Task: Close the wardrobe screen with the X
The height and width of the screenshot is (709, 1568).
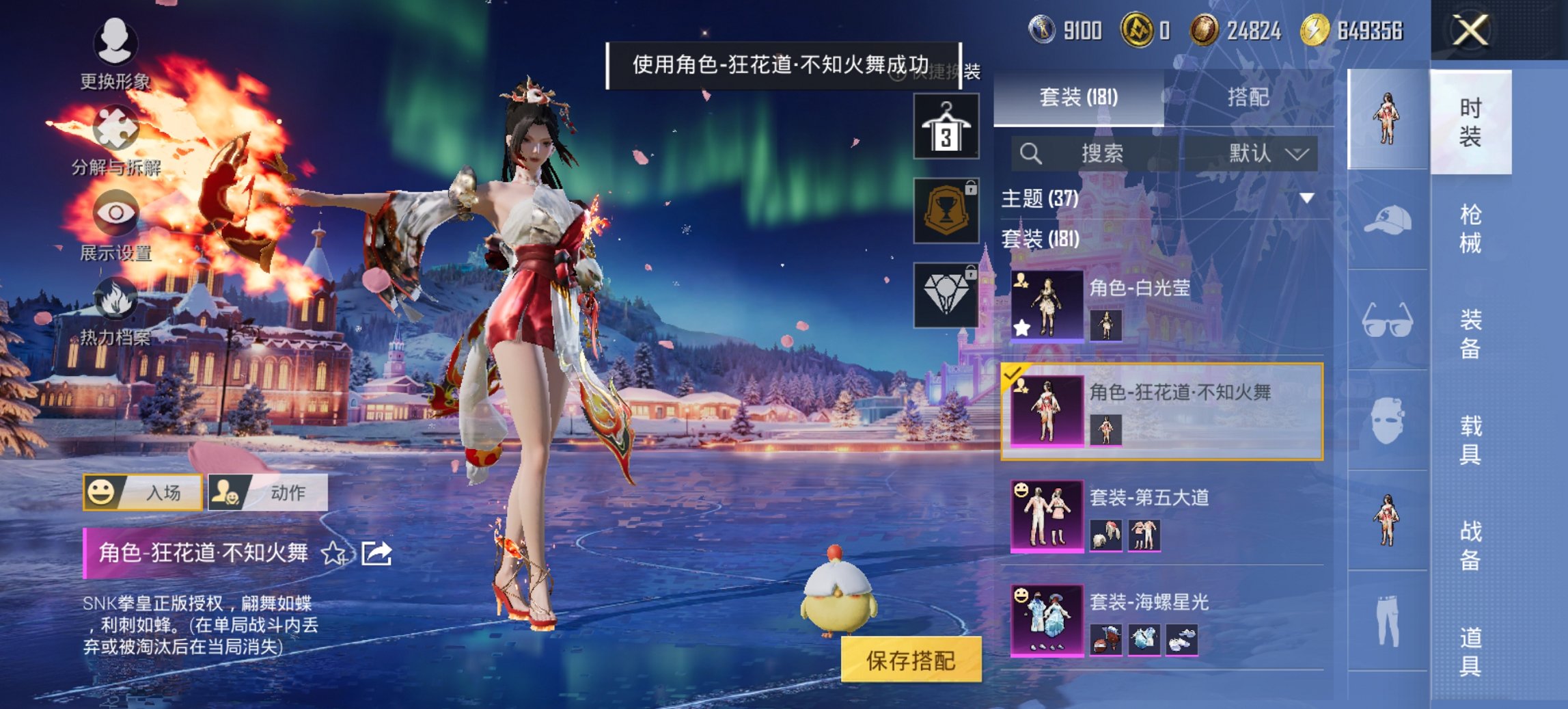Action: (x=1470, y=31)
